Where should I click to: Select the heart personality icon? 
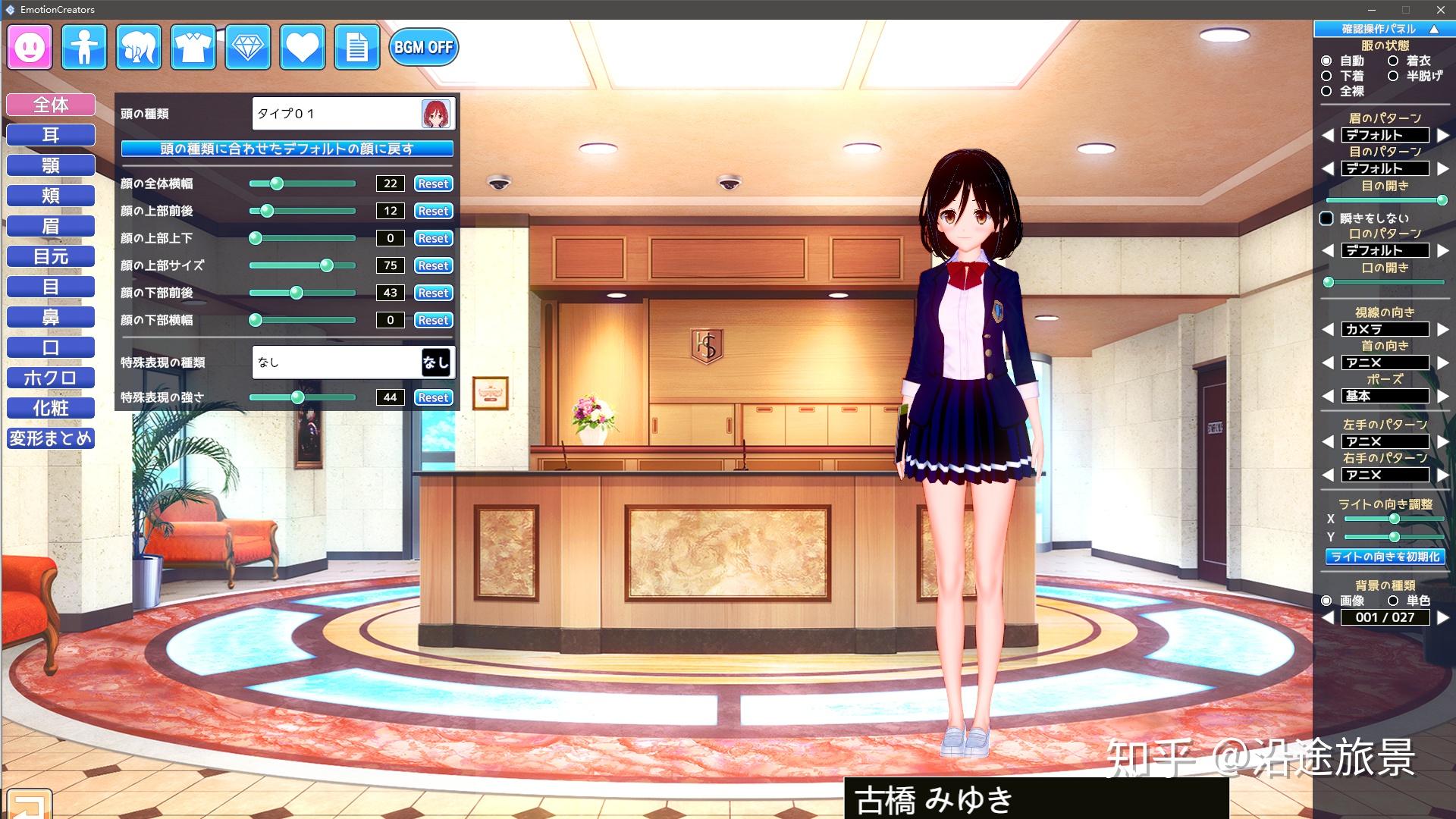(302, 47)
